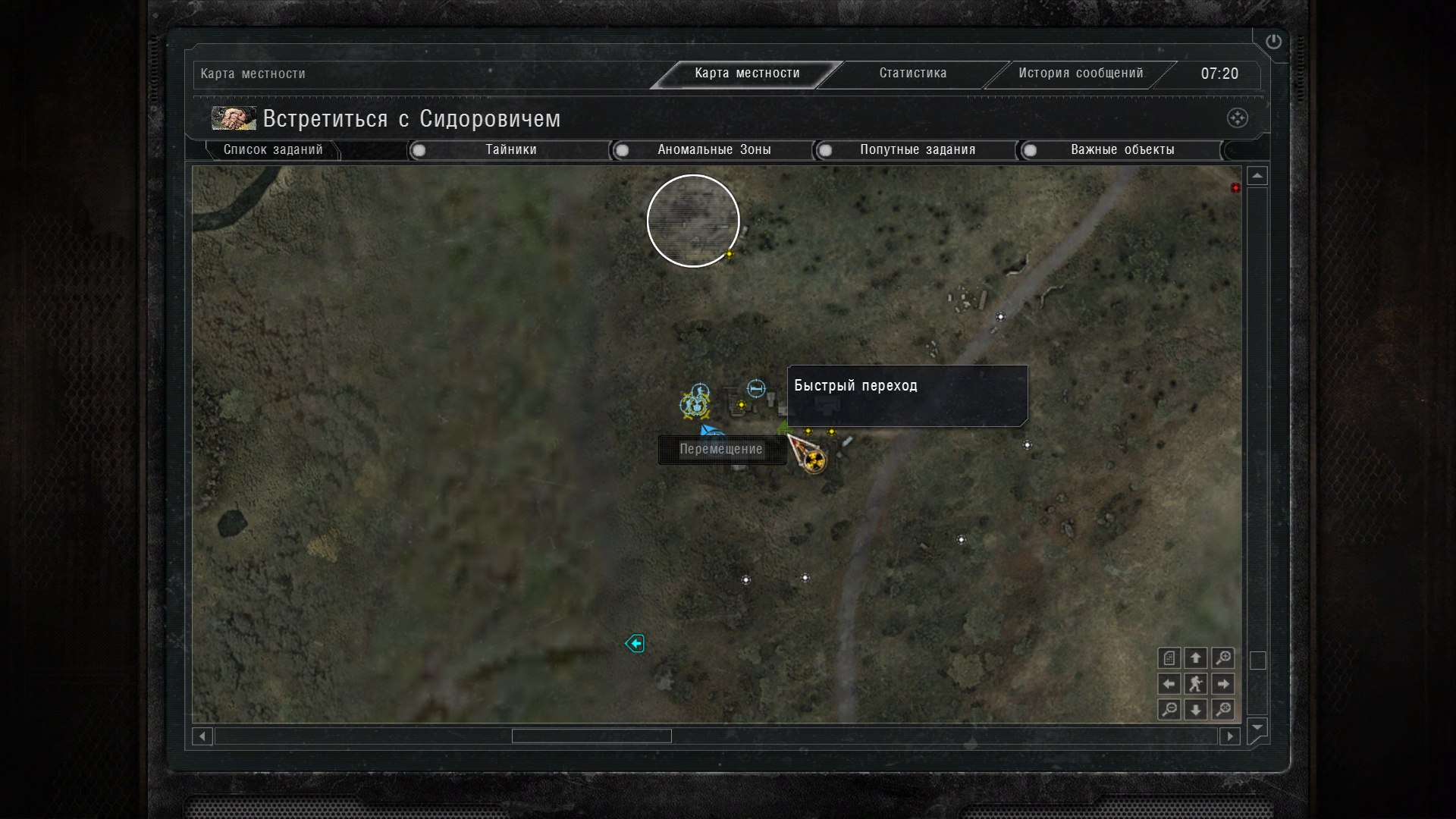Click the Перемещение button on the map
This screenshot has height=819, width=1456.
[721, 450]
